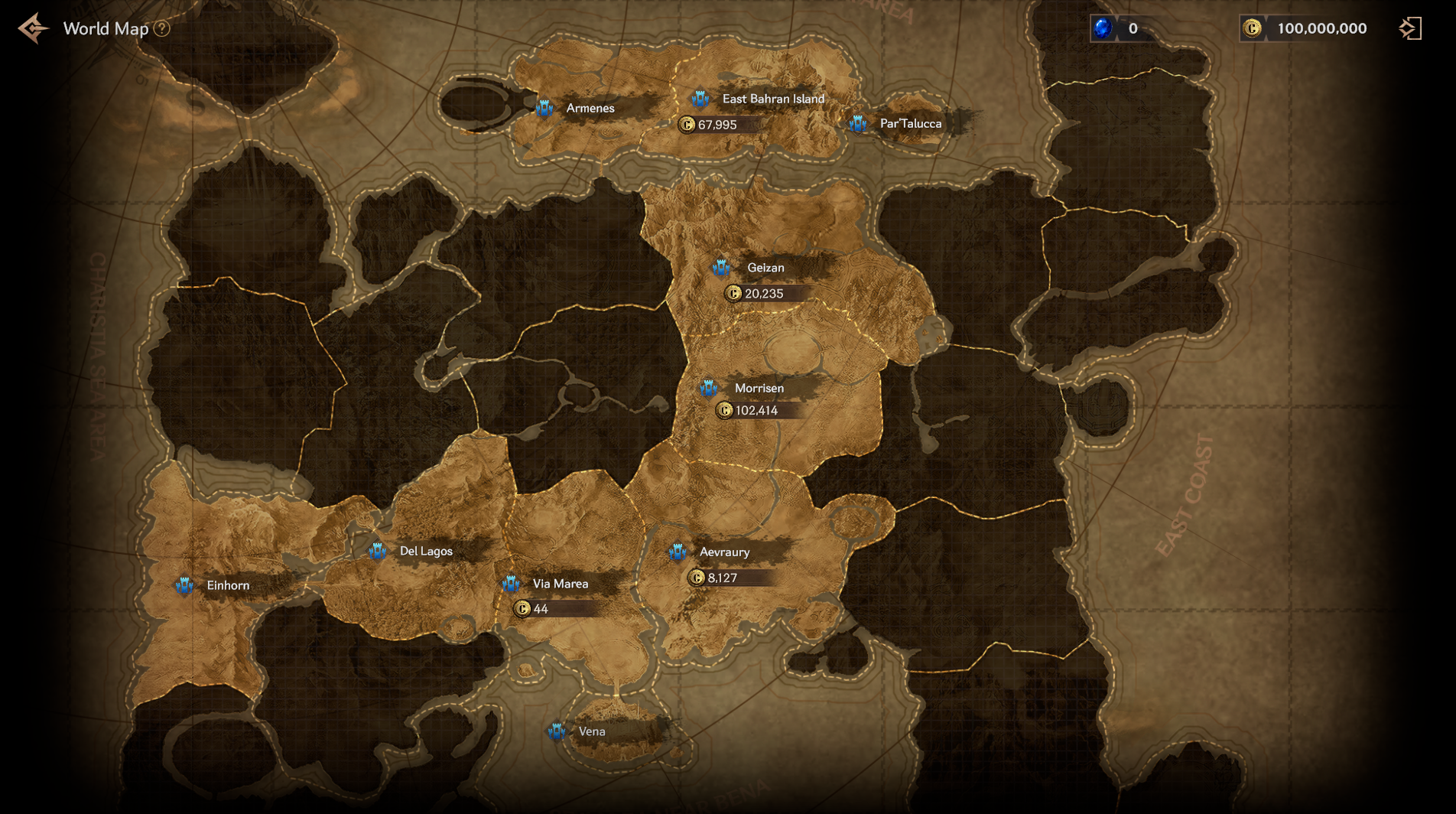Select the Morrisen region marker
Screen dimensions: 1456x814
tap(708, 389)
